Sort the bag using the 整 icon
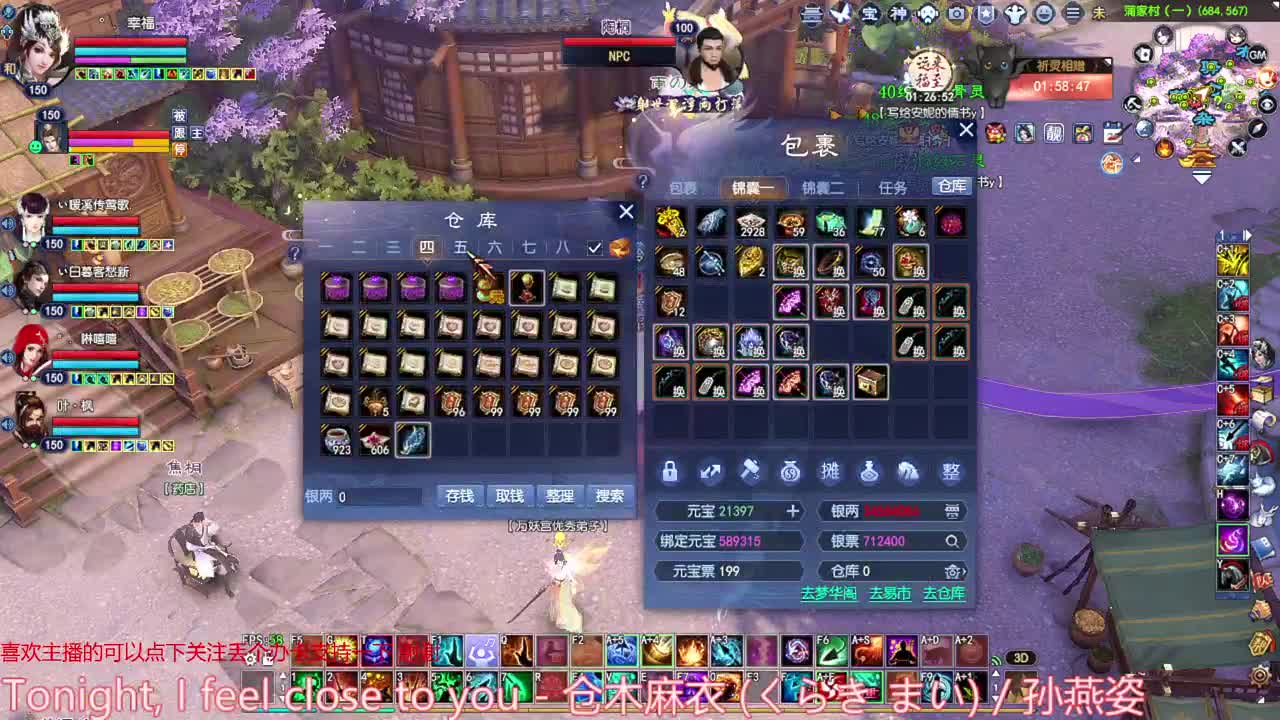1280x720 pixels. [948, 472]
